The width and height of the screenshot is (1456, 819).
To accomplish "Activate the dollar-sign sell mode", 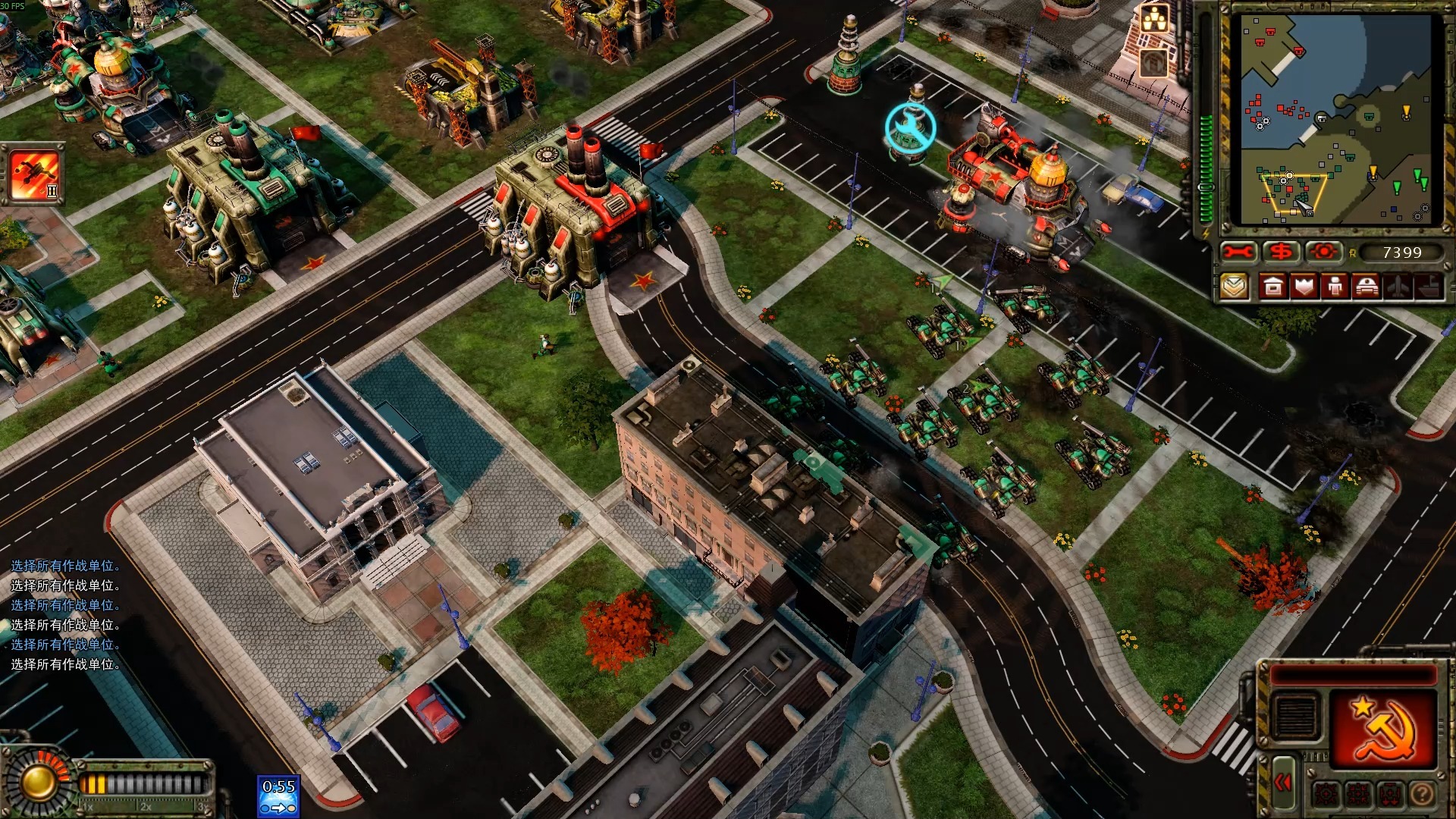I will [x=1282, y=252].
